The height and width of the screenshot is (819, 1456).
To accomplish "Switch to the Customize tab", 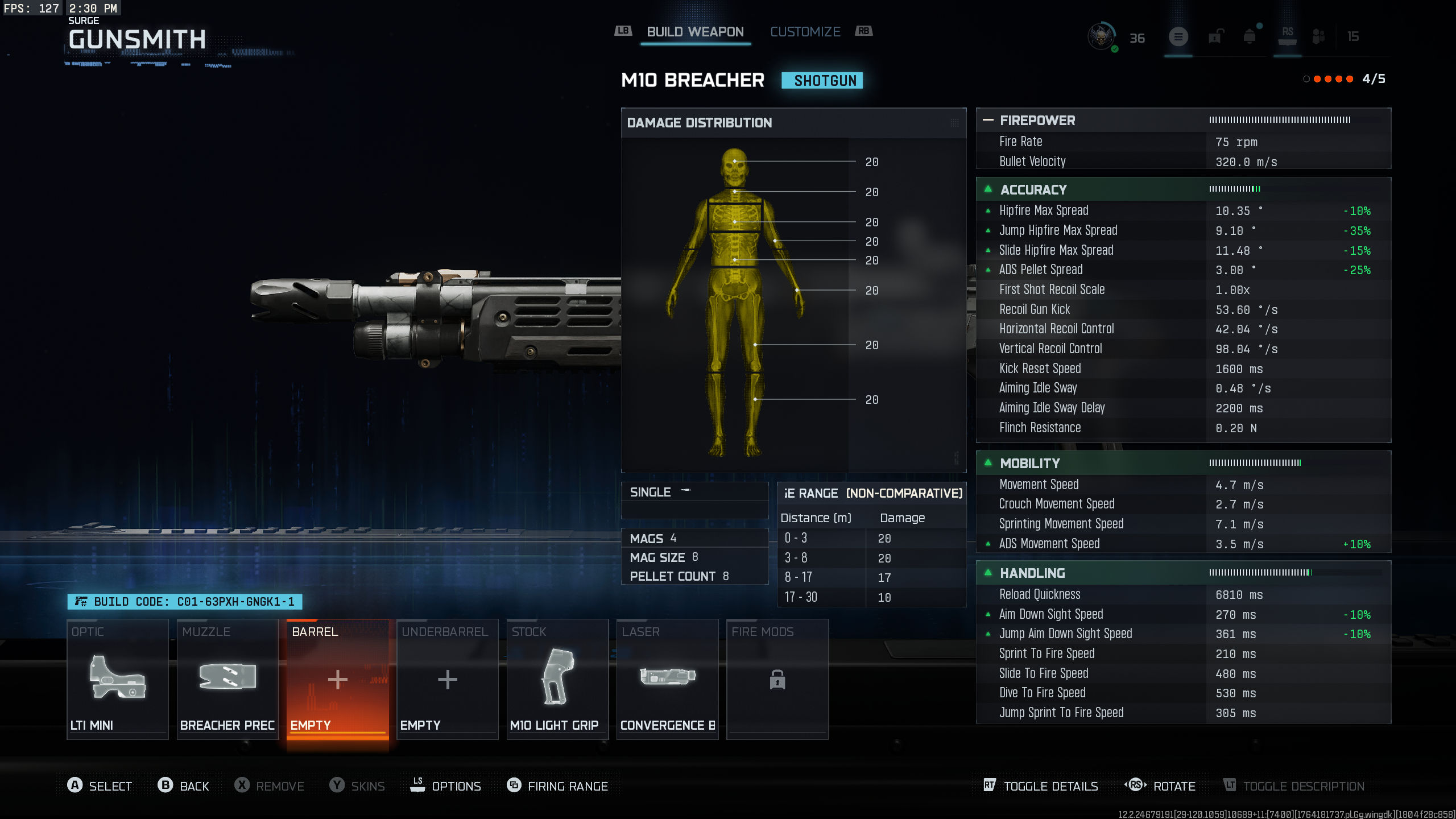I will pos(805,31).
